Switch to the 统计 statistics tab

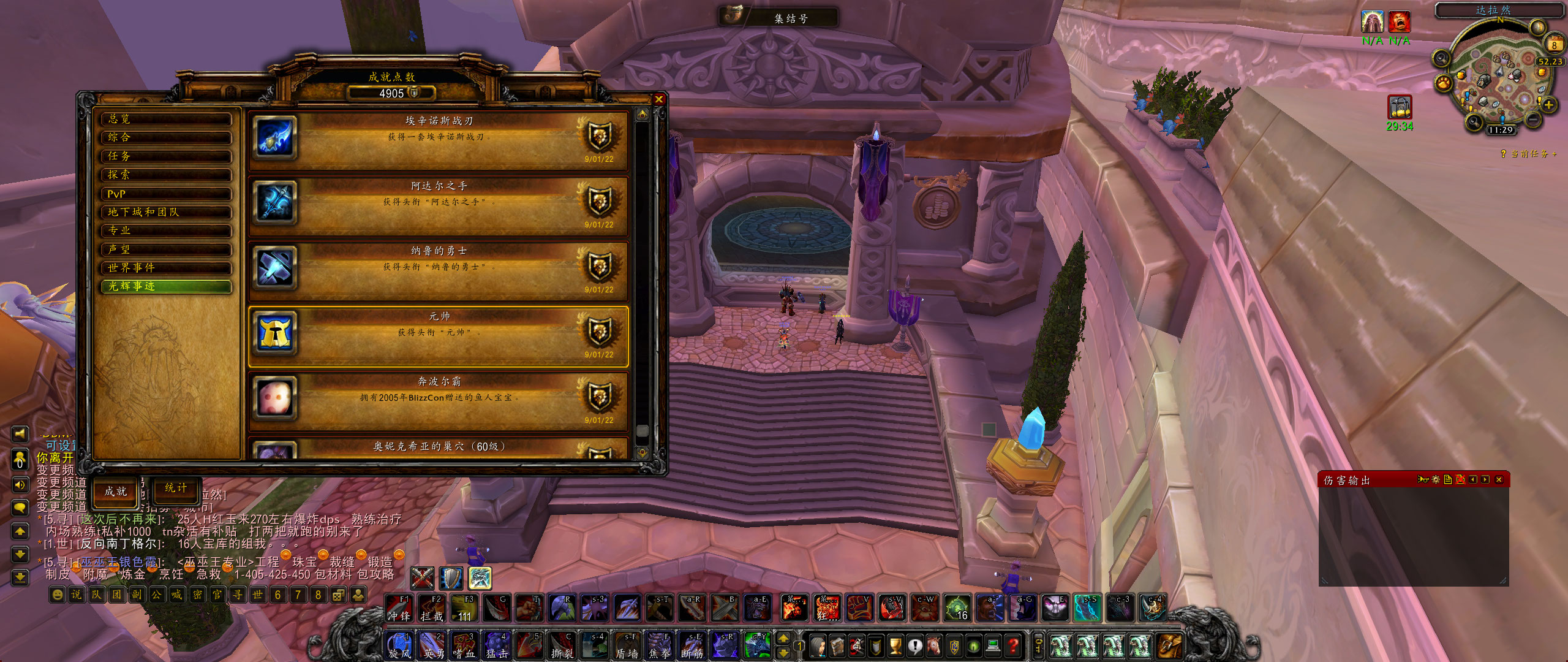176,489
